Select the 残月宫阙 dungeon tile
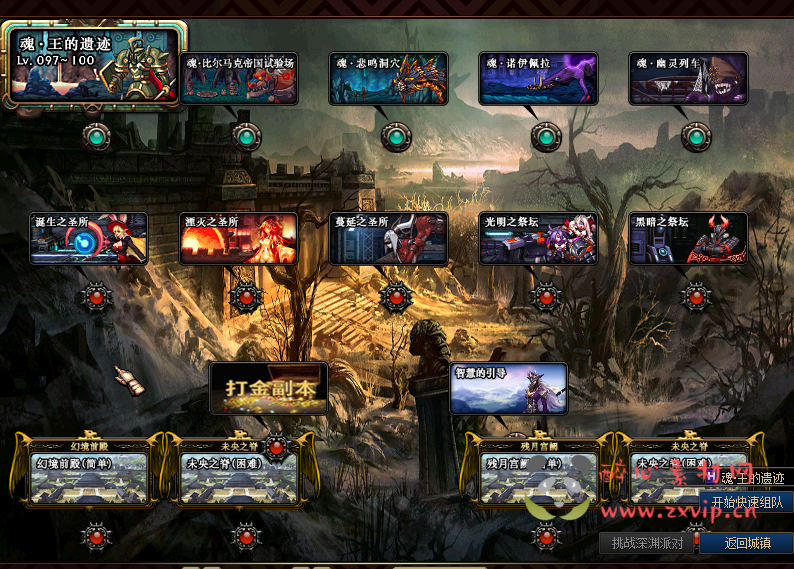Image resolution: width=794 pixels, height=569 pixels. (x=536, y=476)
